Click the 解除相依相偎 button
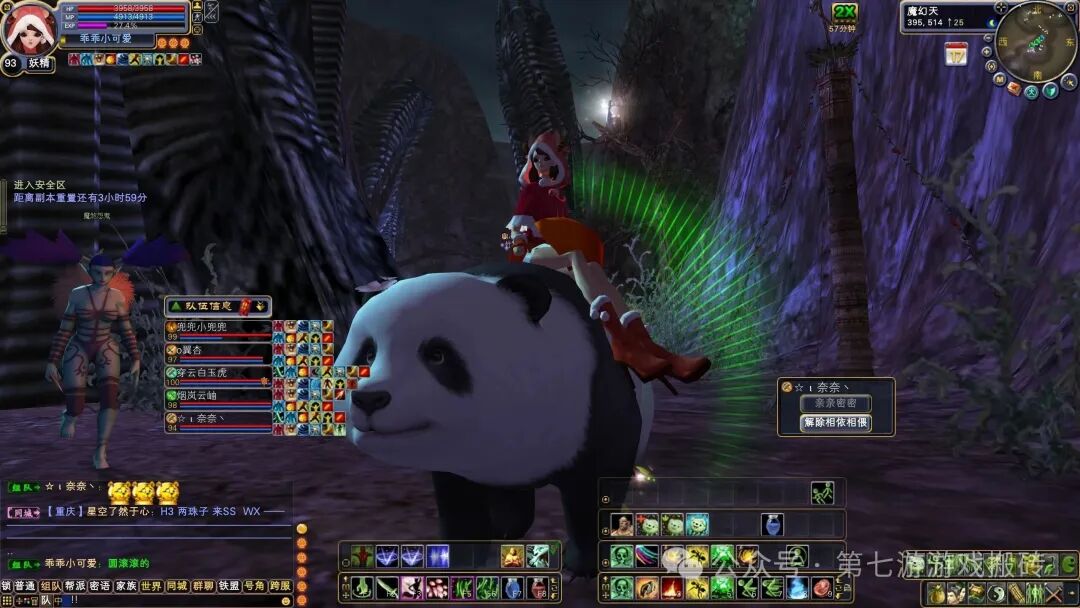The image size is (1080, 608). tap(836, 423)
